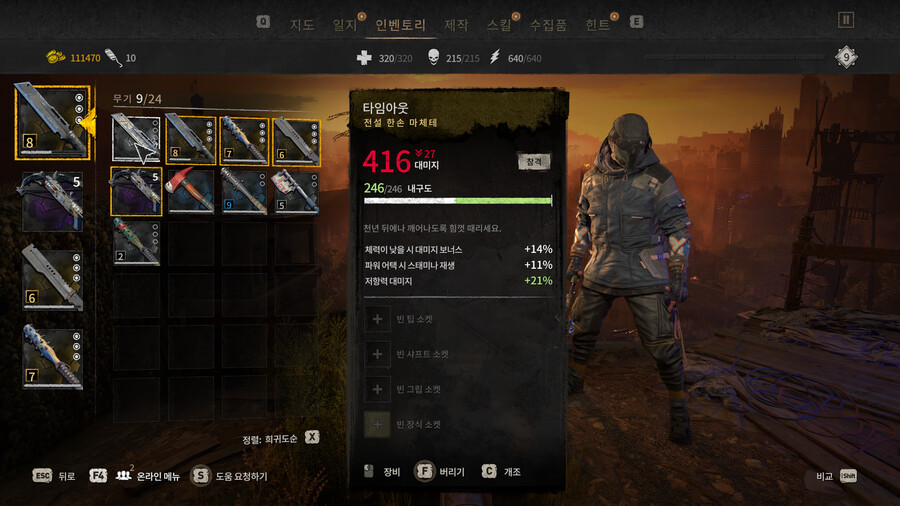
Task: Switch to the 지도 map tab
Action: (302, 24)
